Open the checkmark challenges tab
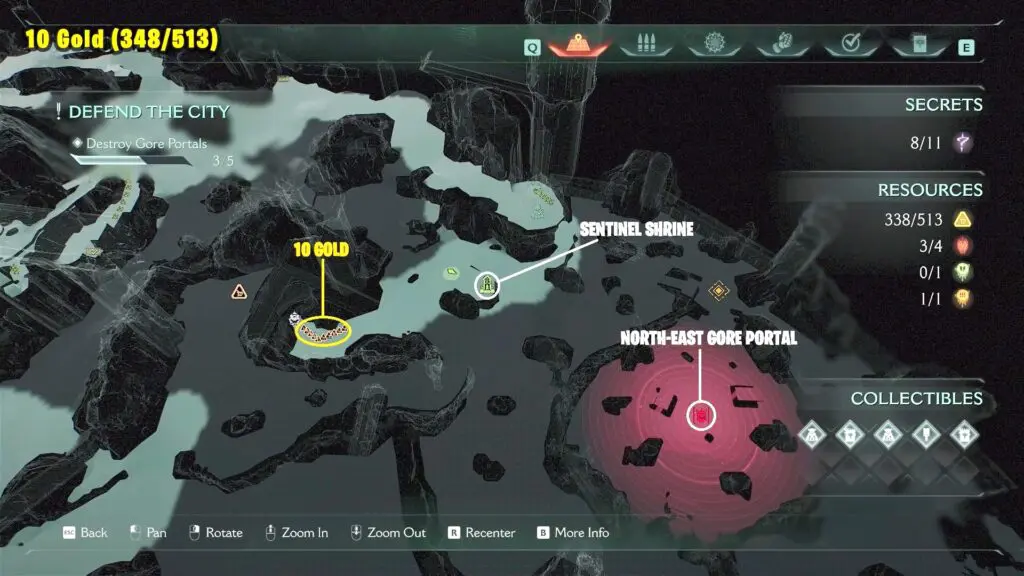Screen dimensions: 1024x576 [x=851, y=45]
